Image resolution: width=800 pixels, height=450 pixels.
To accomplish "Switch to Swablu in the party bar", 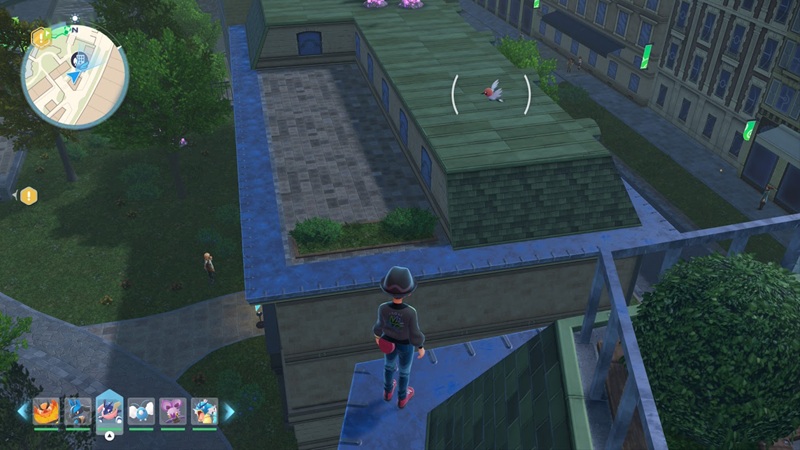I will pyautogui.click(x=141, y=411).
